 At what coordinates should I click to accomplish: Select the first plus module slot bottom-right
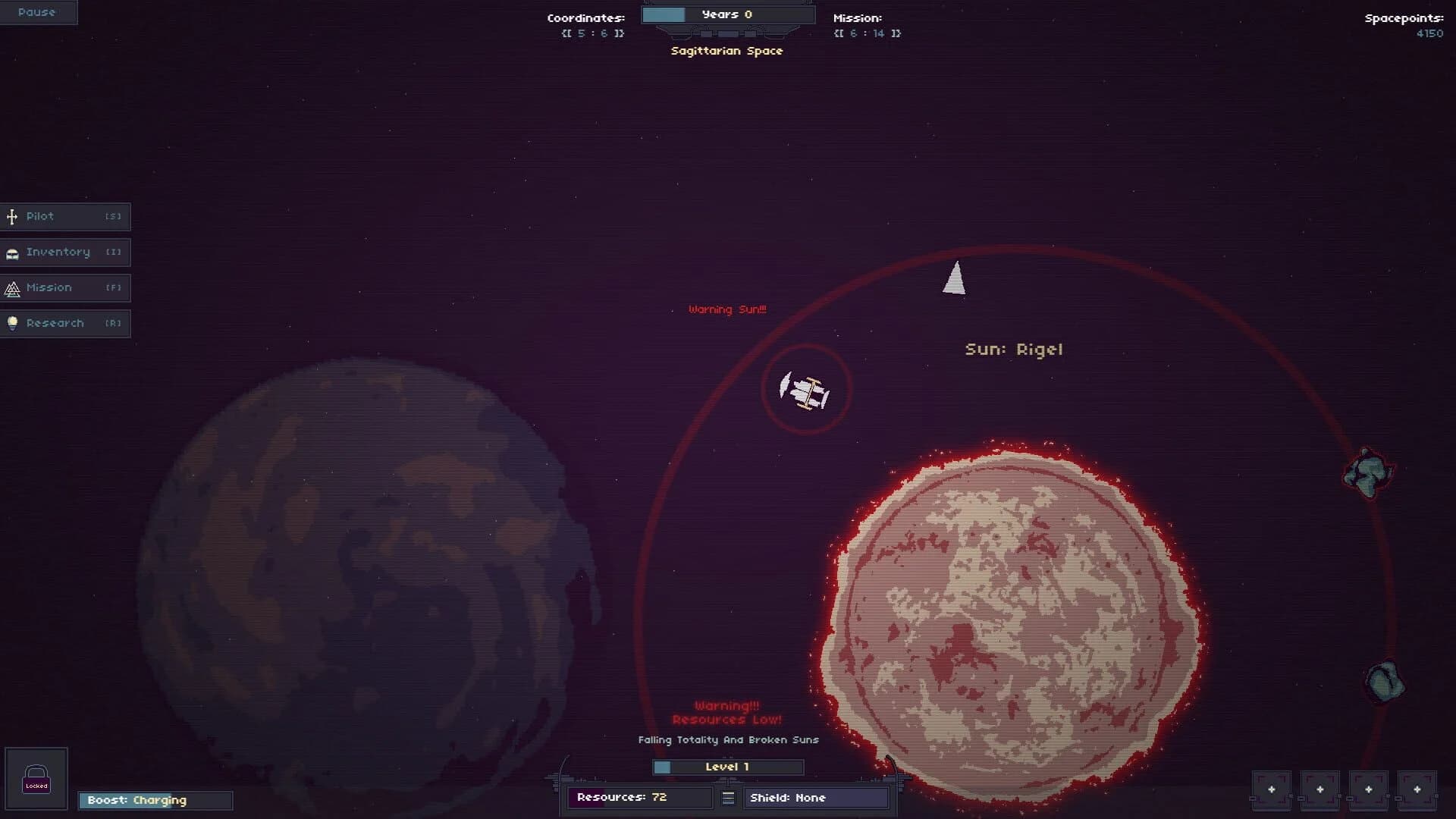point(1272,789)
